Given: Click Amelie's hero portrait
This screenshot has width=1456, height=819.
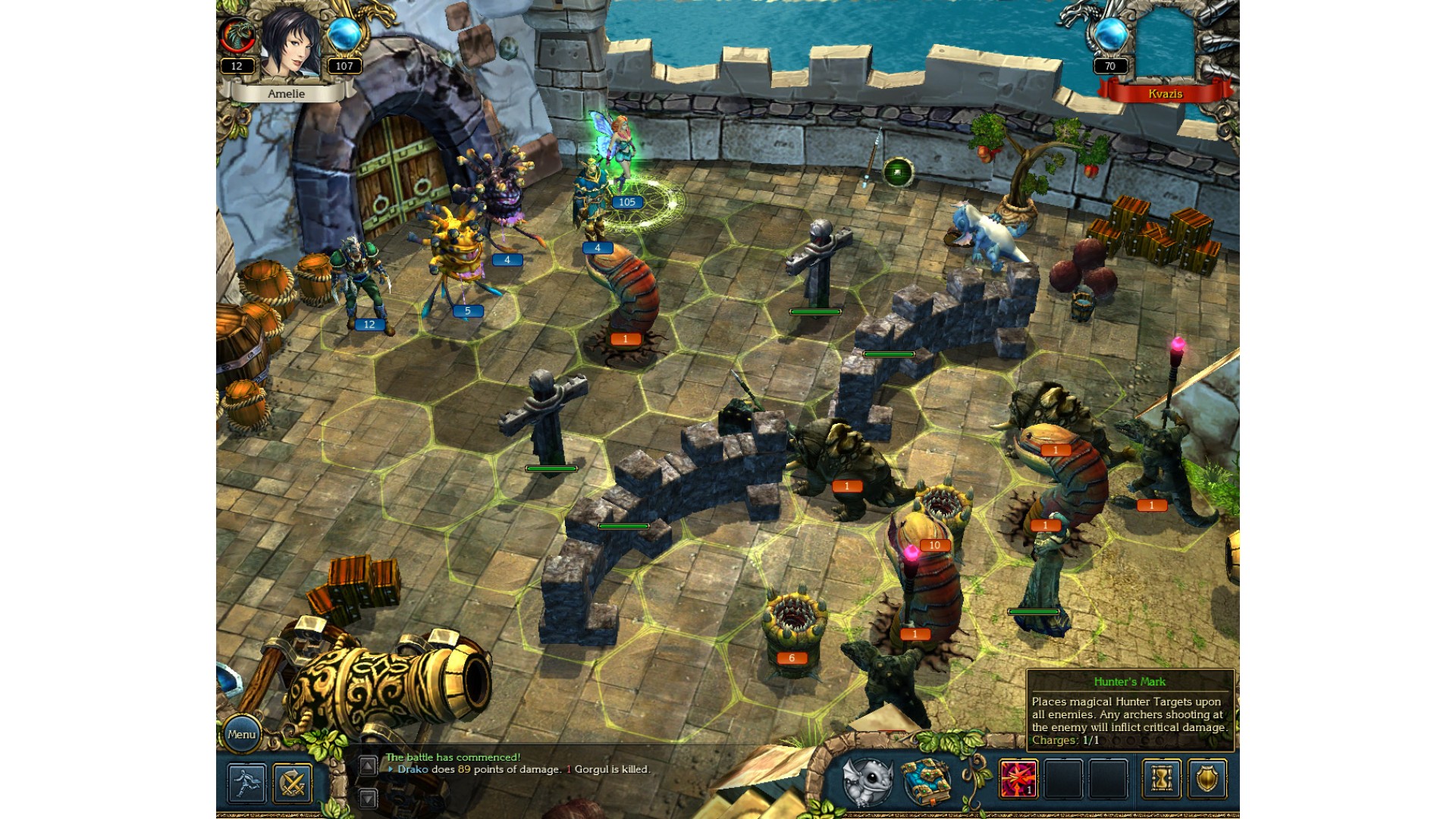Looking at the screenshot, I should [x=290, y=44].
